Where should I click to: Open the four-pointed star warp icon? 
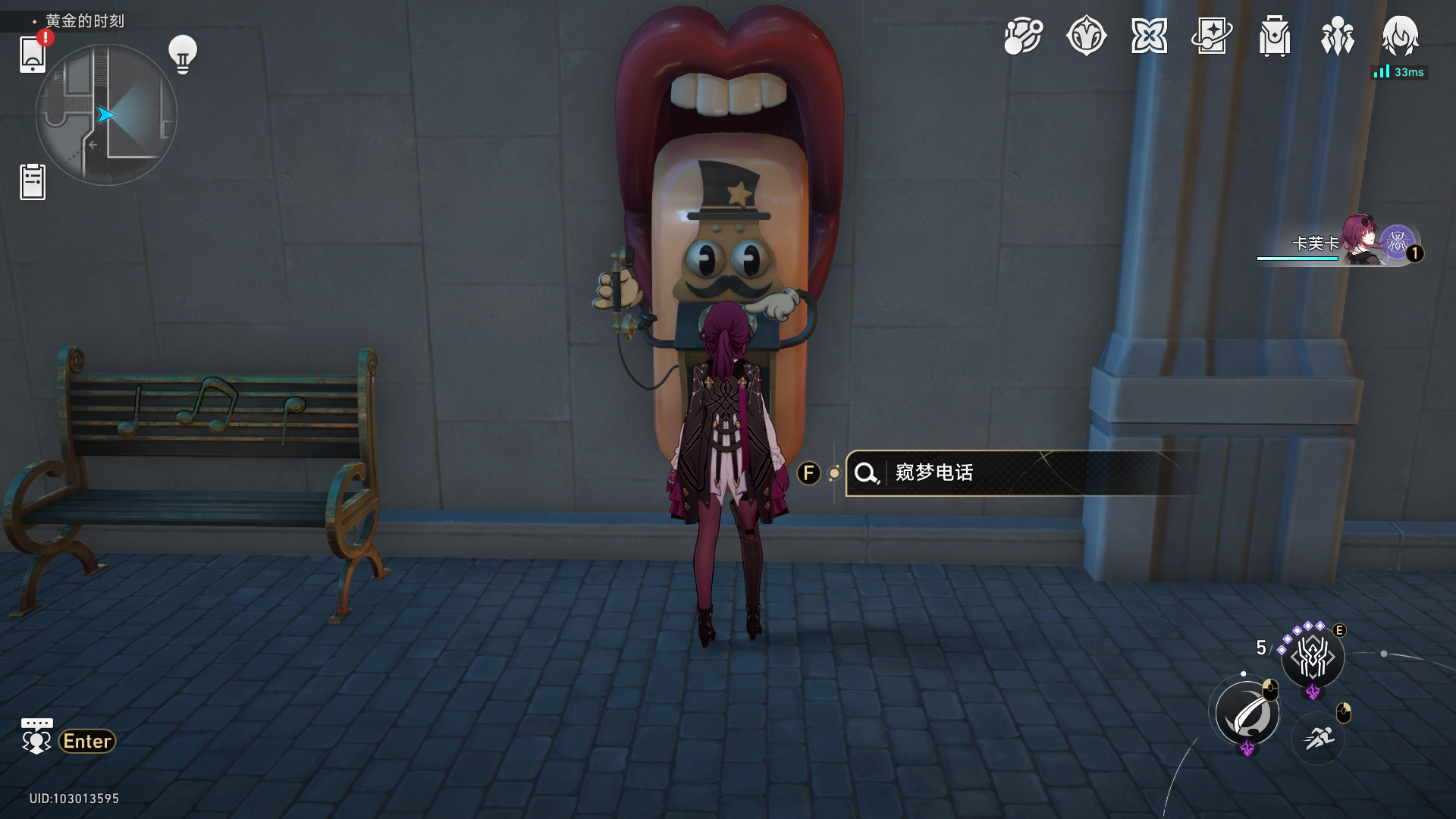(1149, 36)
